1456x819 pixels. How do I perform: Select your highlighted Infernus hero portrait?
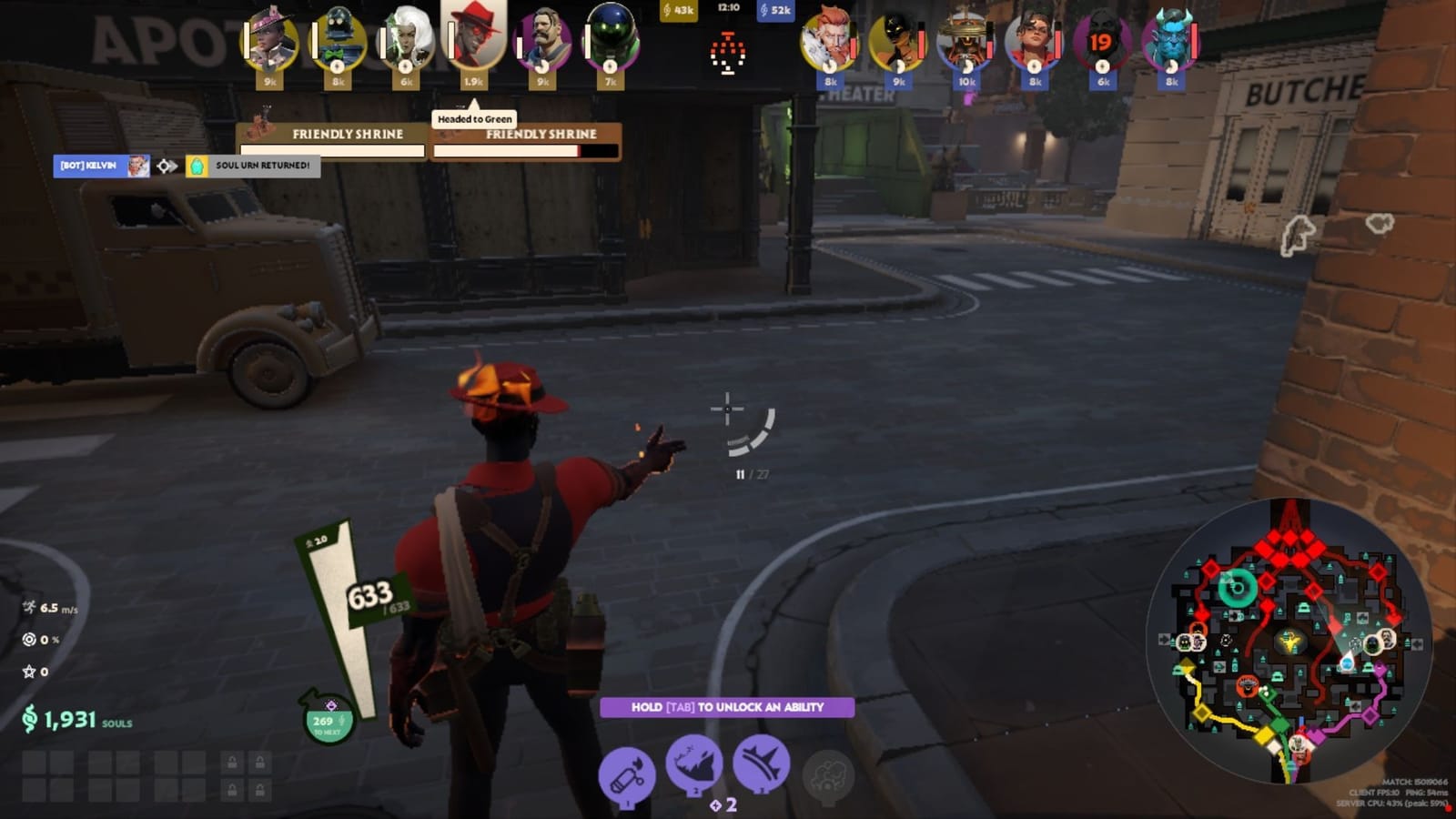coord(473,38)
